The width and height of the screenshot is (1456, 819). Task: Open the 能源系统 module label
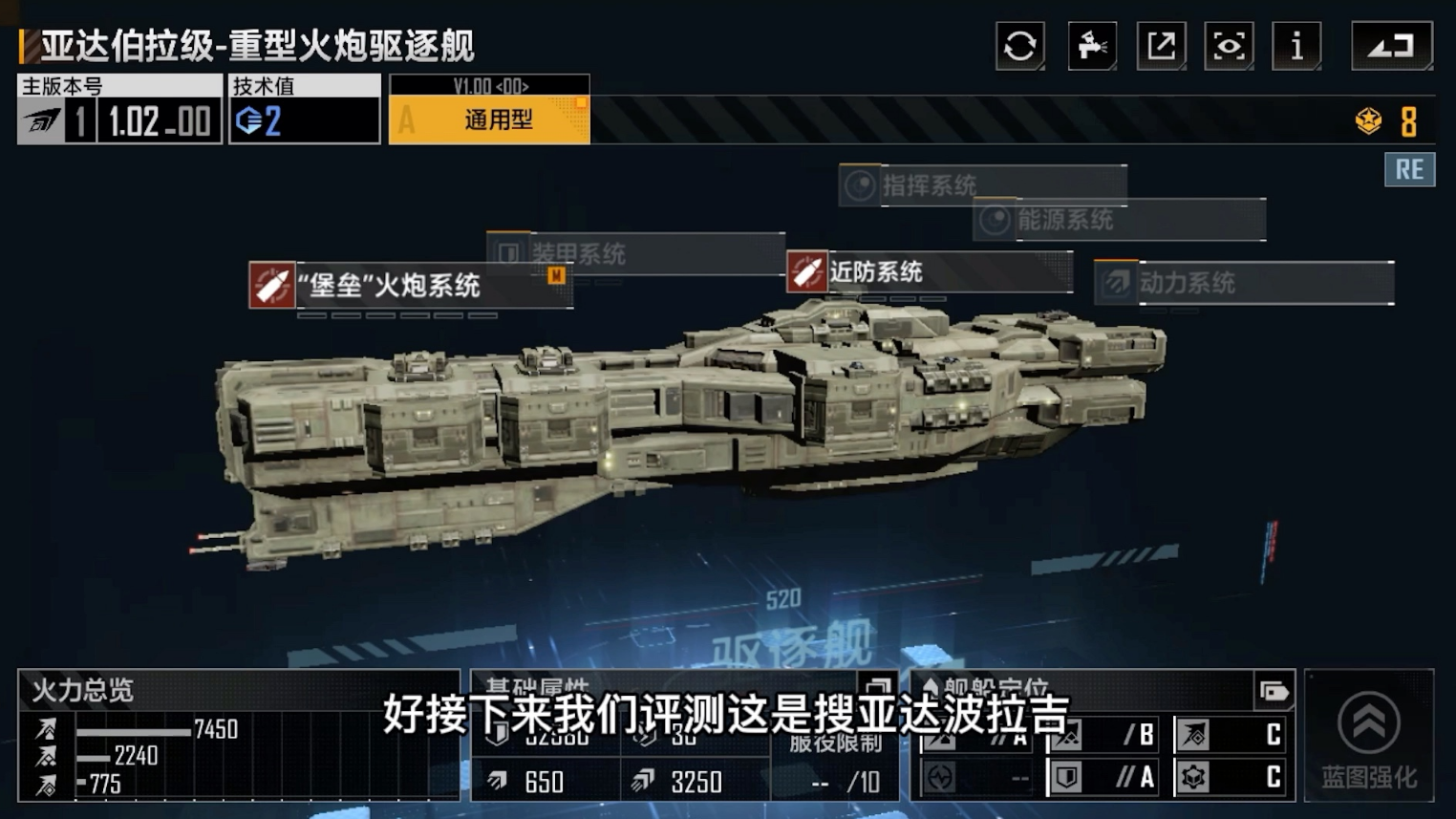[1120, 221]
